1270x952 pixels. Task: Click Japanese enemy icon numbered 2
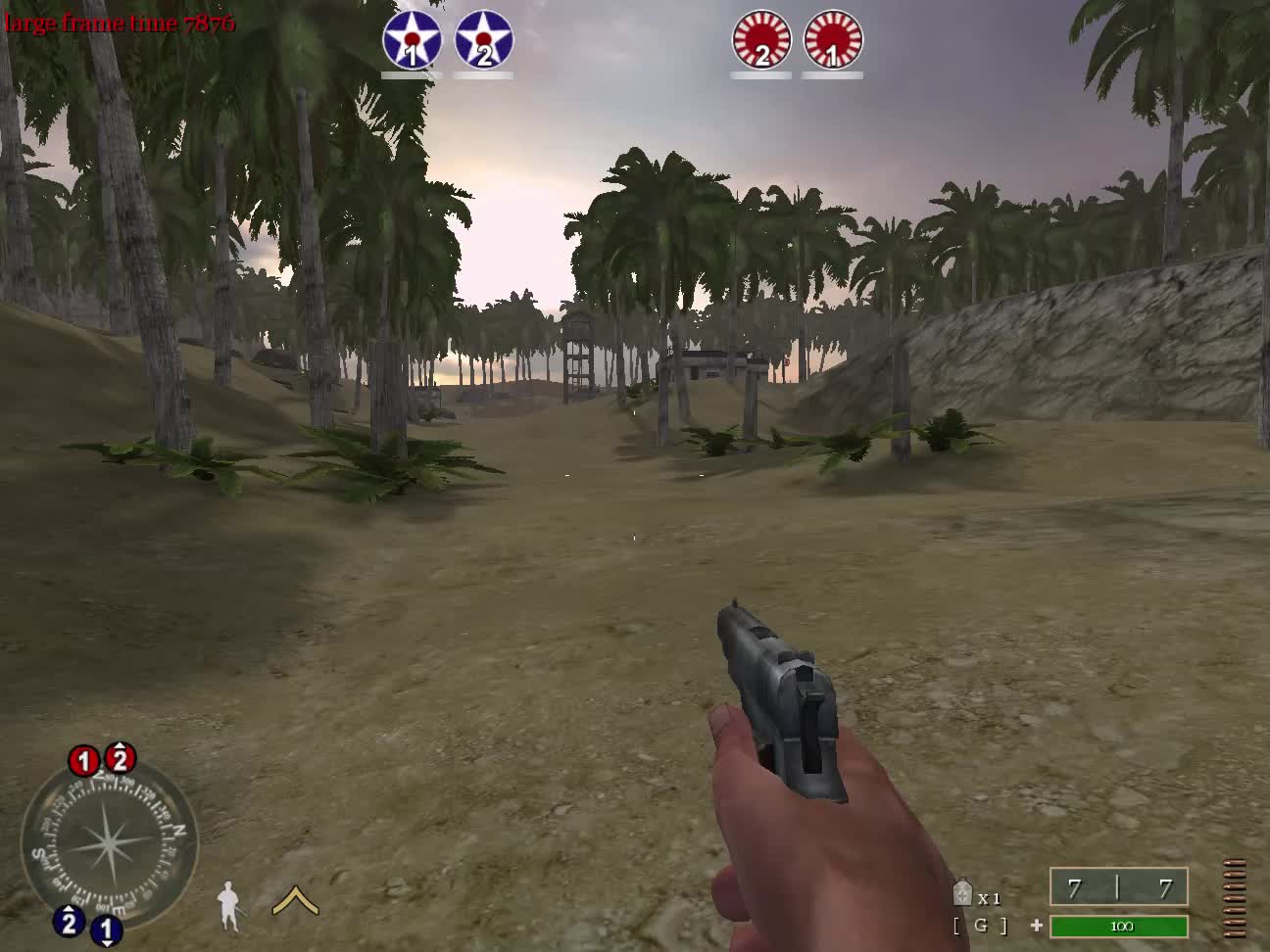(761, 39)
